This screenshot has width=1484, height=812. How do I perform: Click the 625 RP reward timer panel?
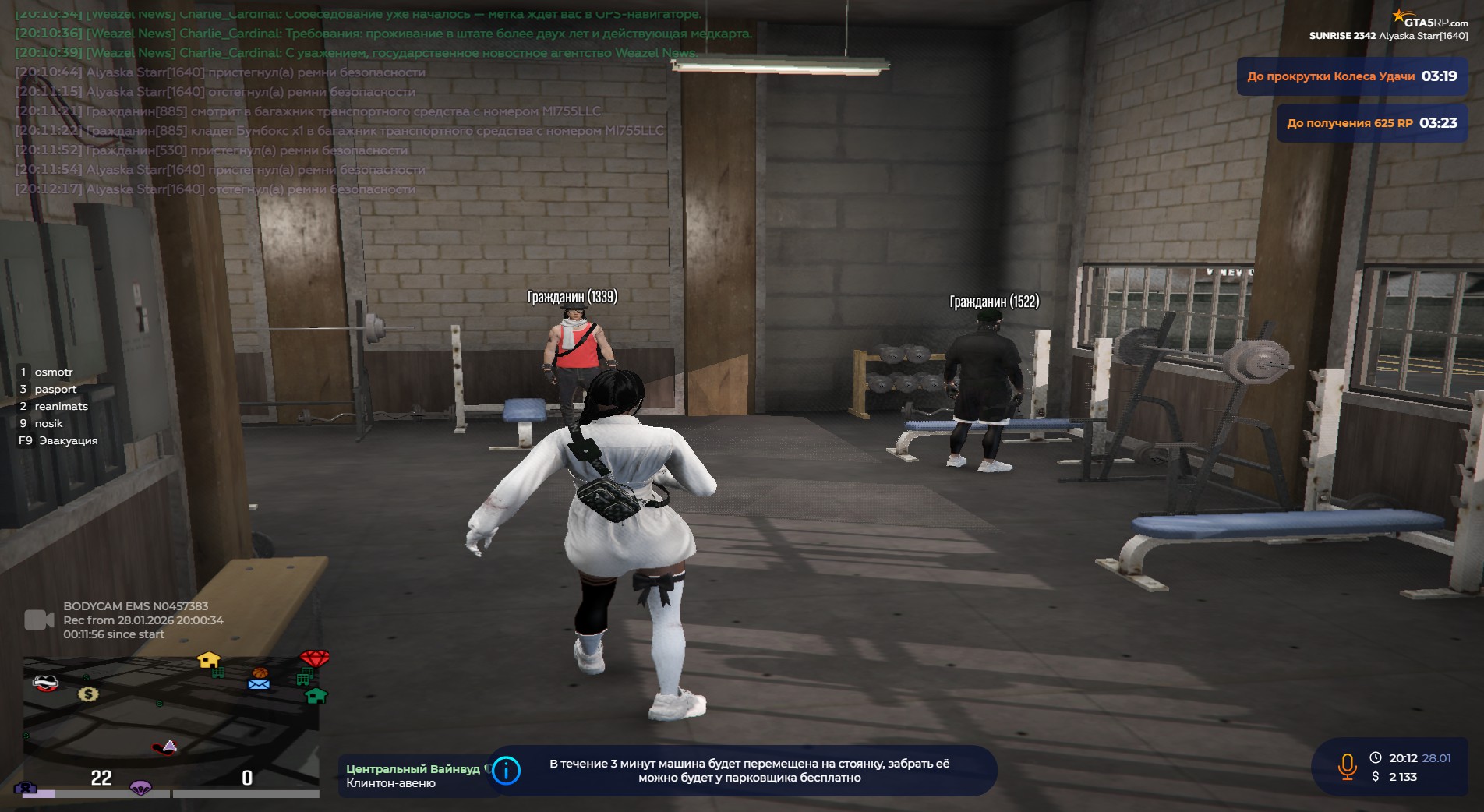click(1371, 123)
